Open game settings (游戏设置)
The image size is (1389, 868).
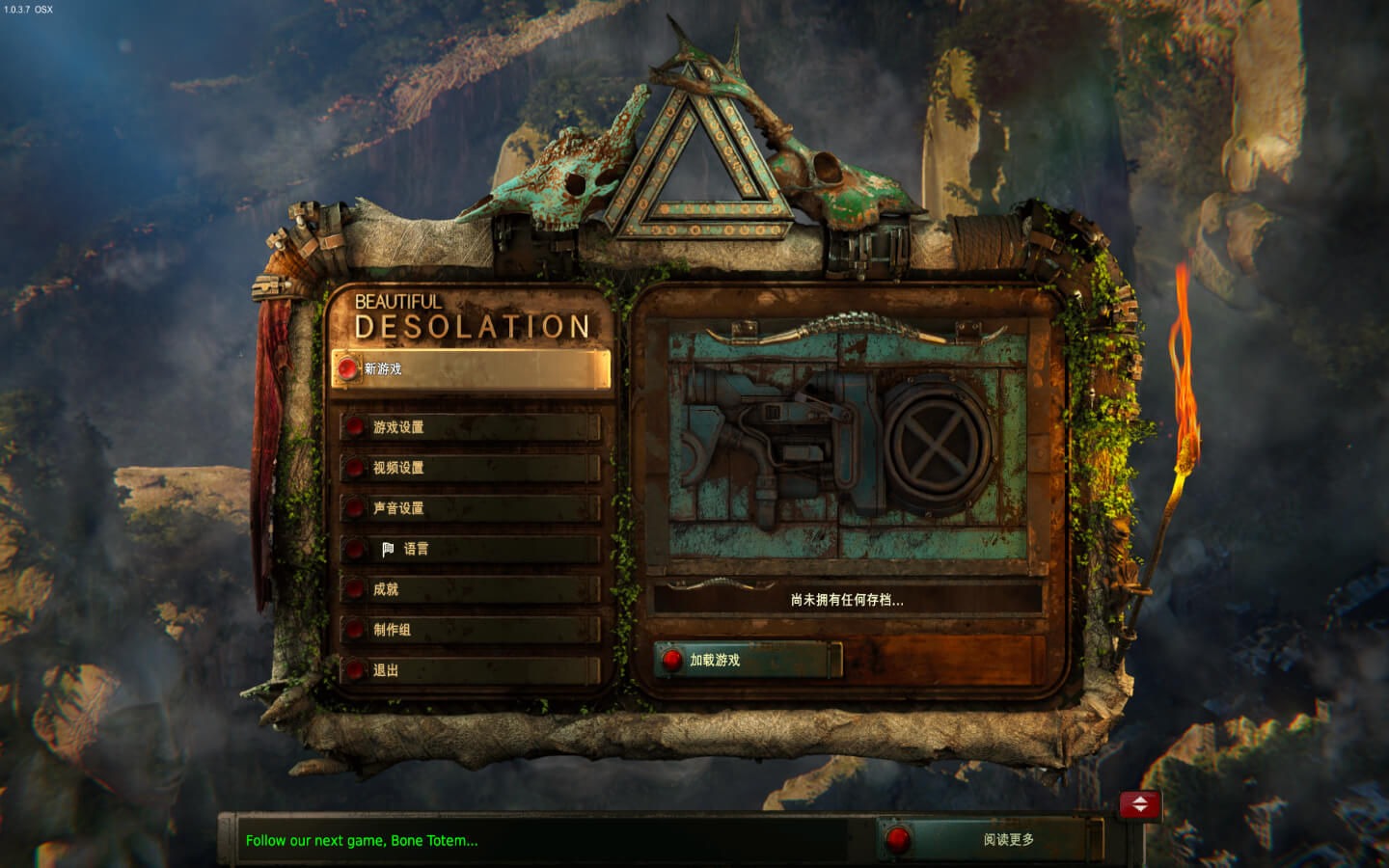coord(471,427)
